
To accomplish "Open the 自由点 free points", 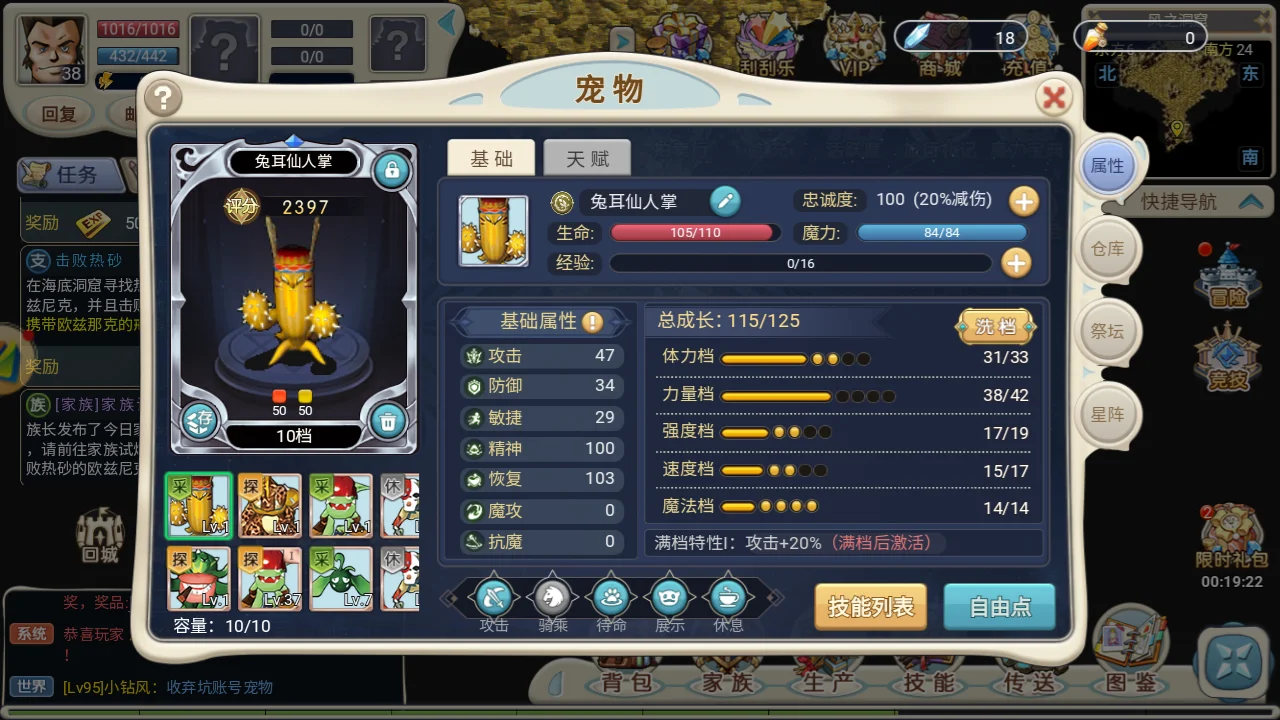I will click(999, 606).
